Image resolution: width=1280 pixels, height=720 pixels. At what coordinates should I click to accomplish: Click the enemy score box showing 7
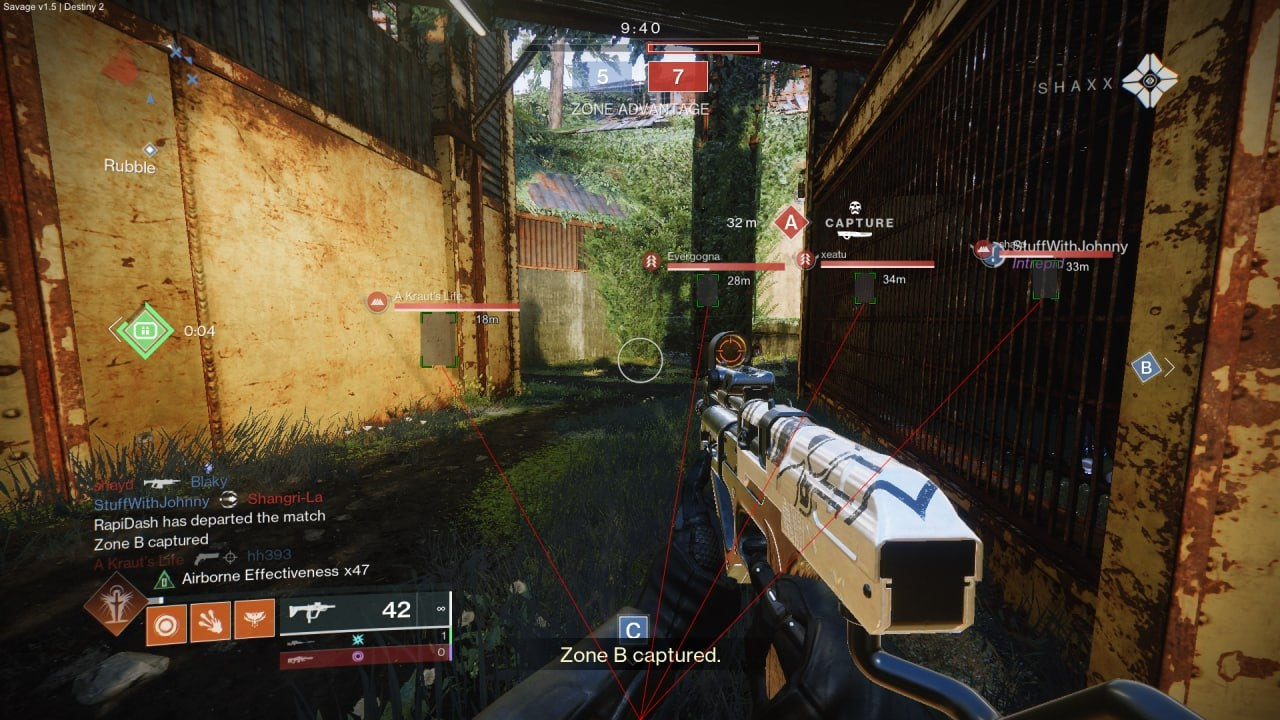677,76
